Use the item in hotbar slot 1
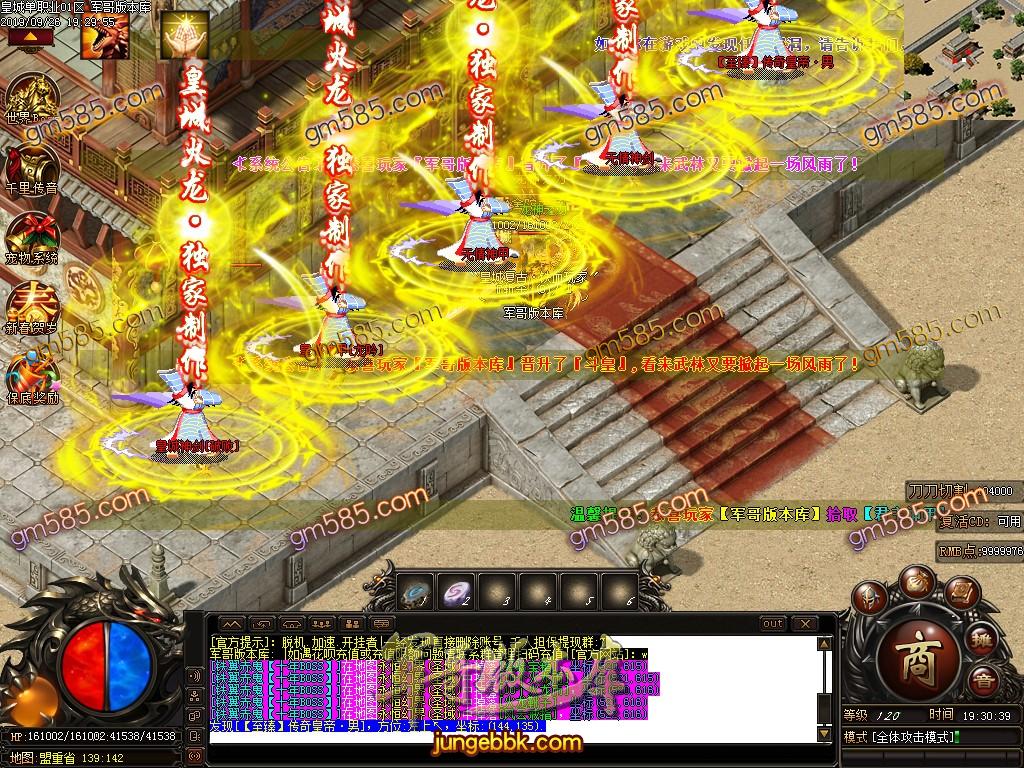The image size is (1024, 768). pyautogui.click(x=418, y=592)
